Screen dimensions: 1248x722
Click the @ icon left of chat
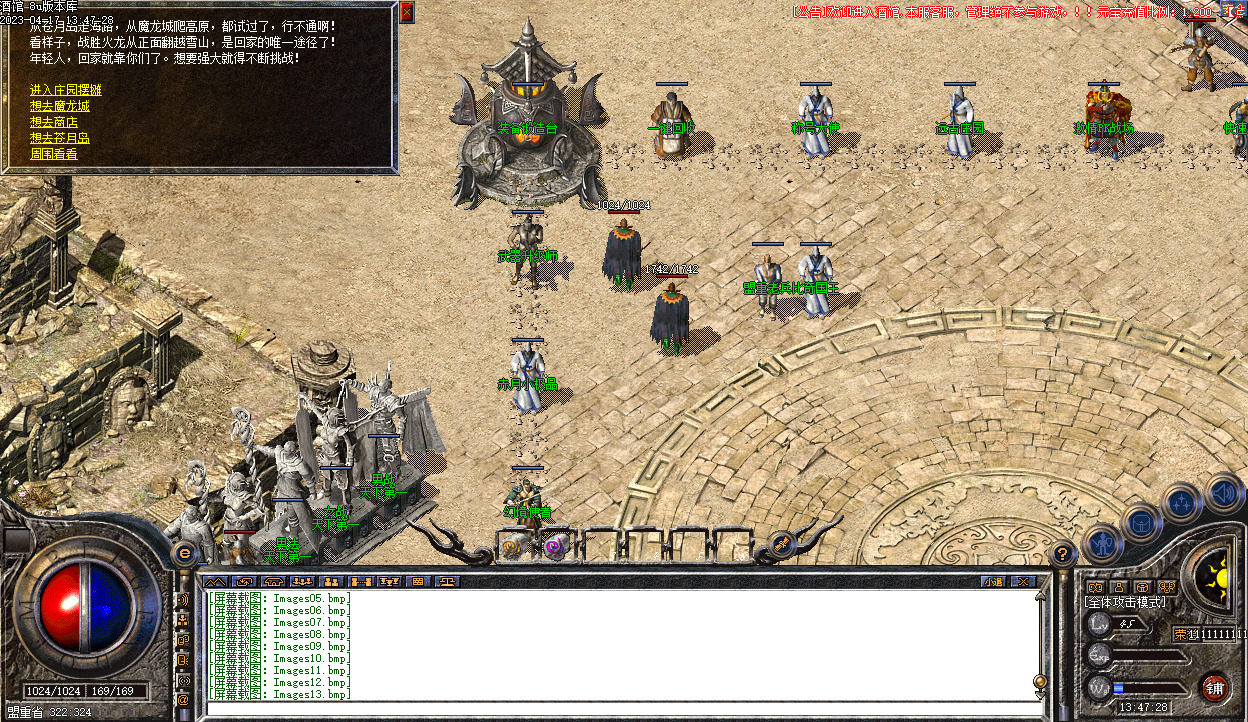tap(183, 700)
